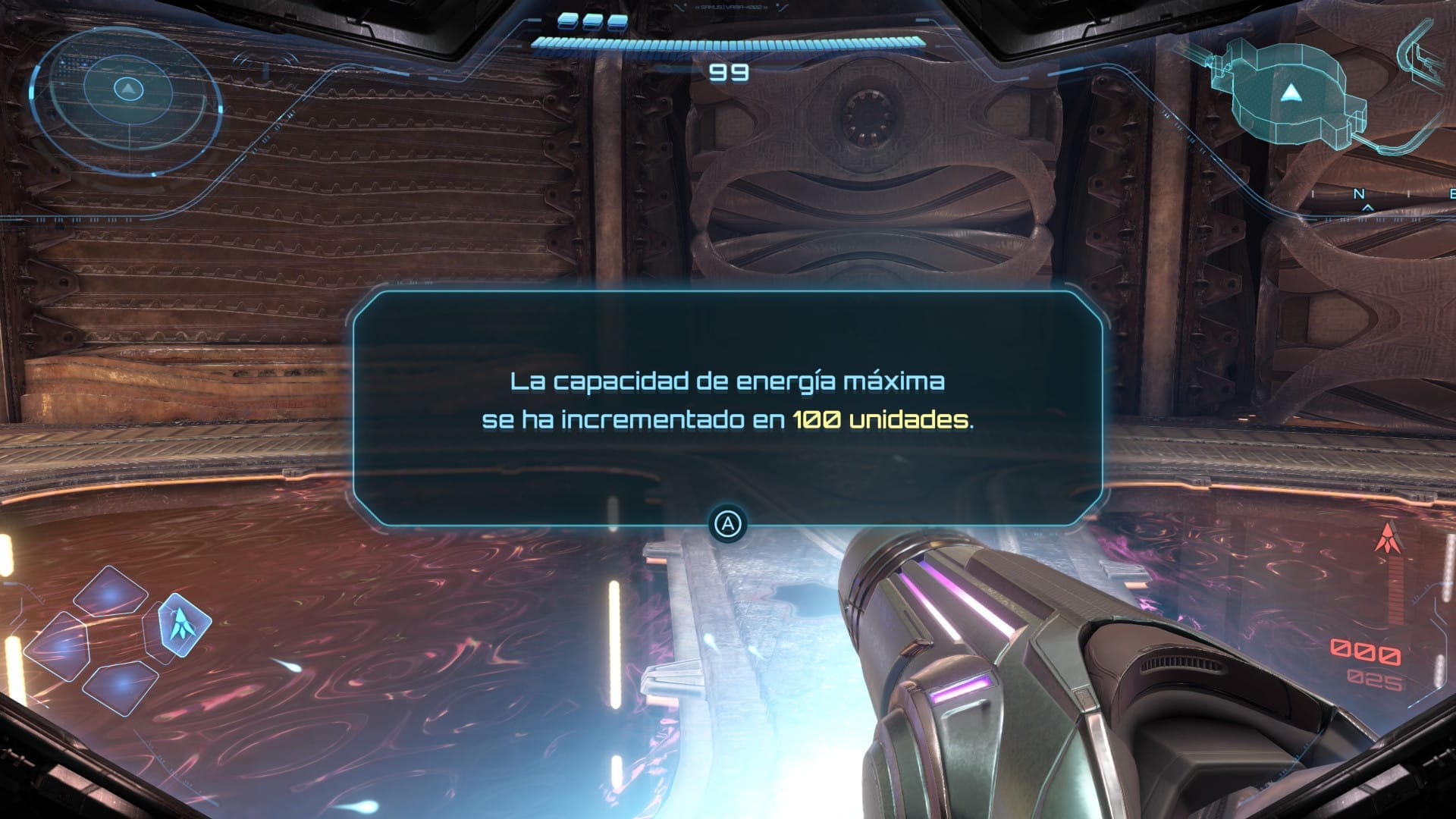Click the energy counter showing 99
The width and height of the screenshot is (1456, 819).
728,74
